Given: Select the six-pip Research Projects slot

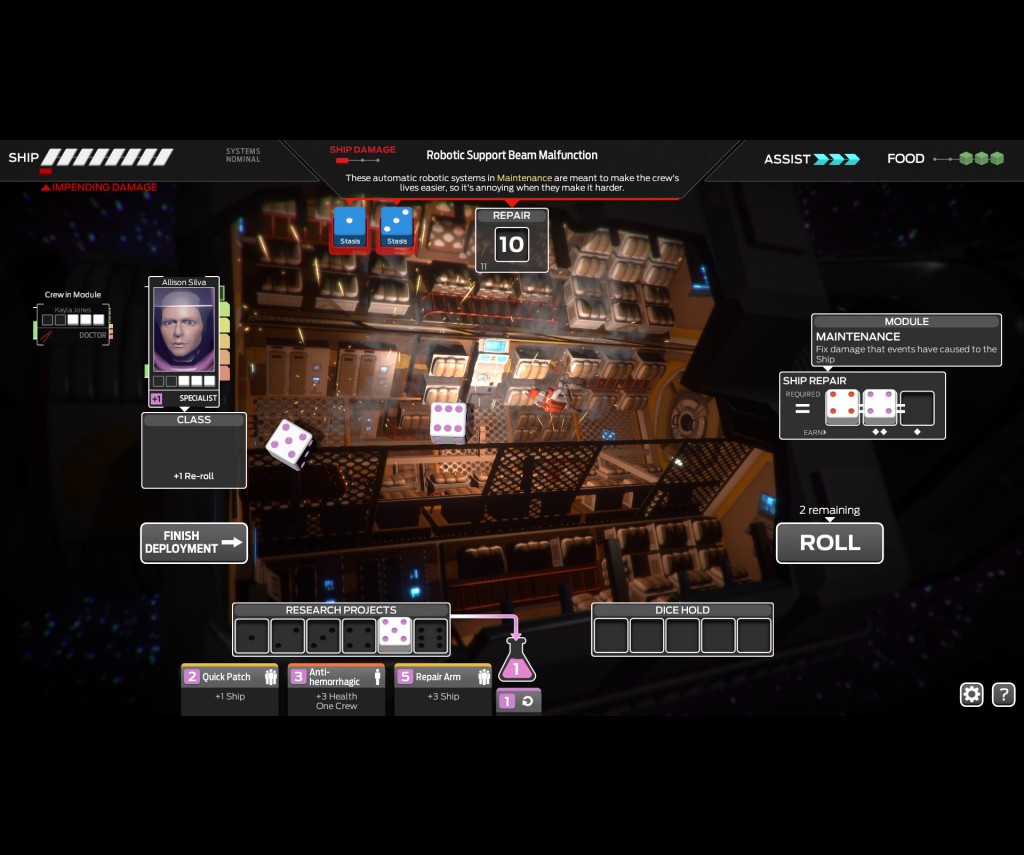Looking at the screenshot, I should [431, 635].
